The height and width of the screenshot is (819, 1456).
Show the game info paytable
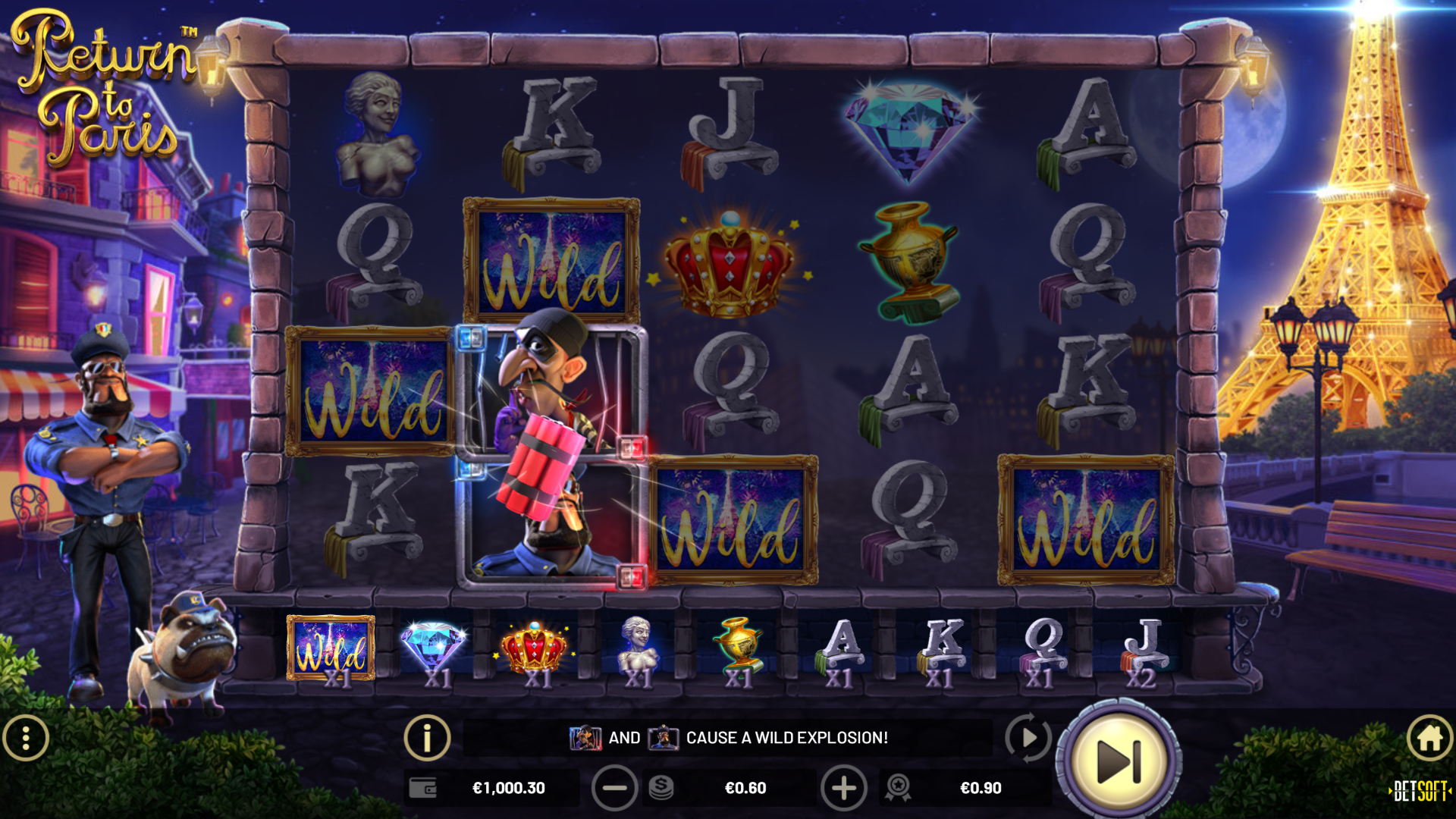click(x=427, y=737)
